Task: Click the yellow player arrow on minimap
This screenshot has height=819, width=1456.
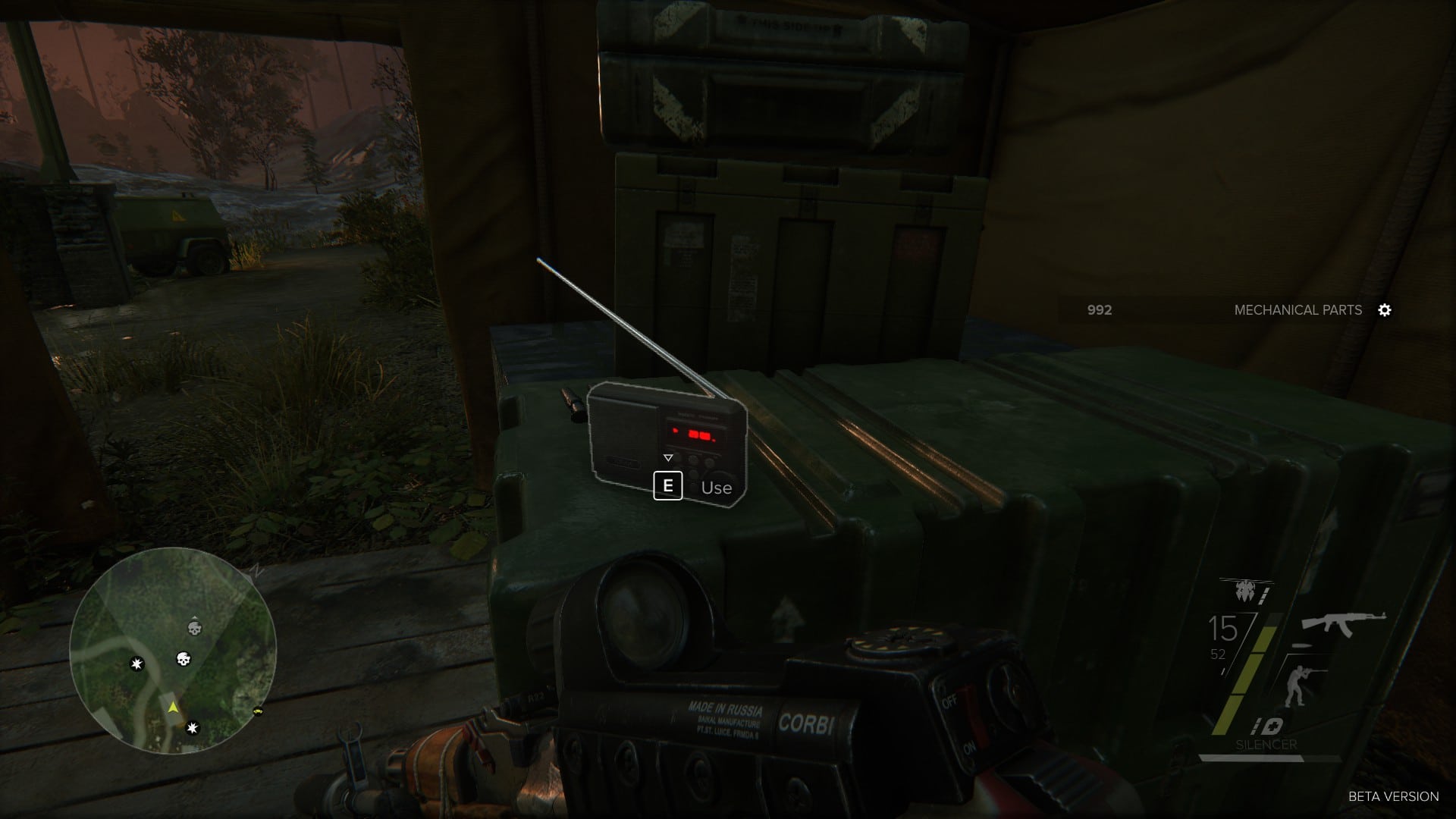Action: pos(174,708)
